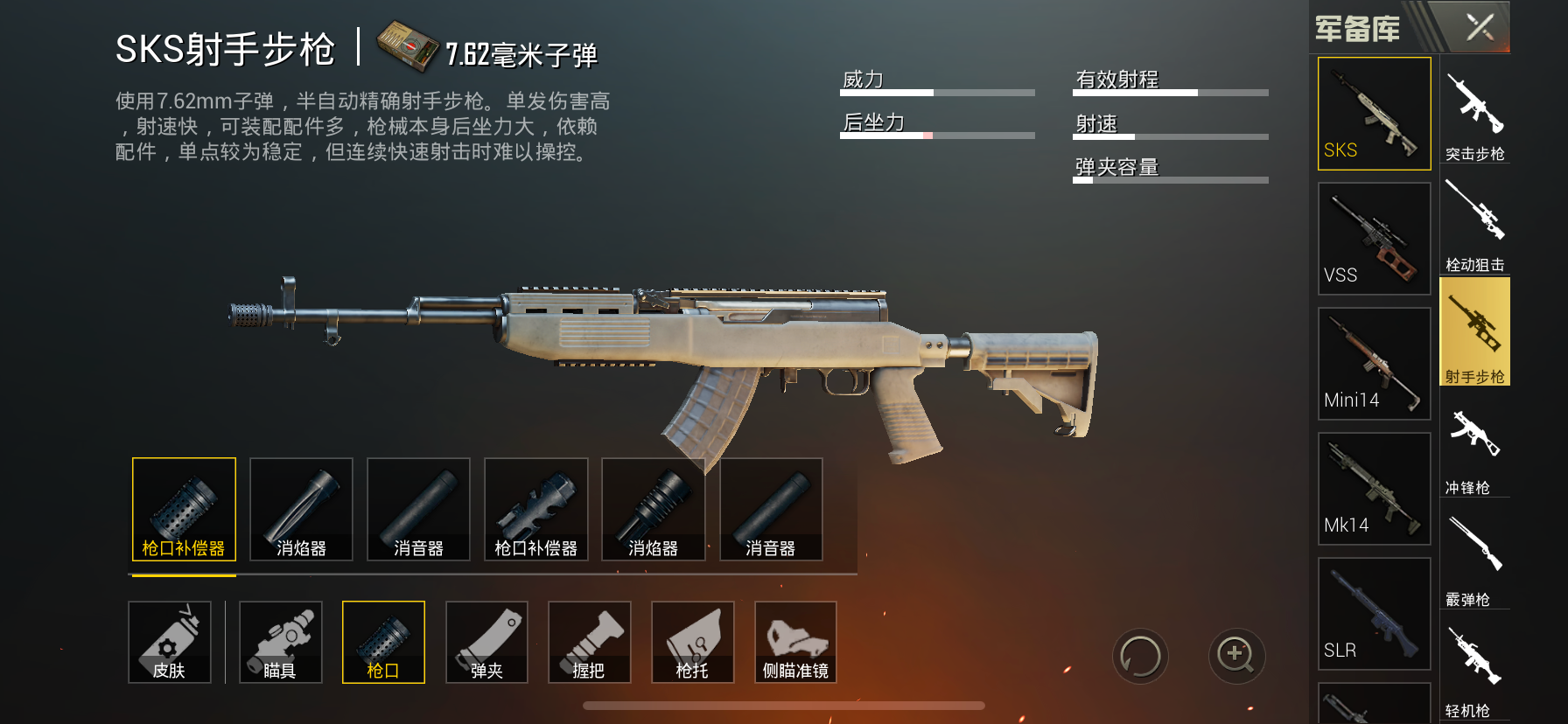Select the 枪托 stock slot

pos(692,643)
